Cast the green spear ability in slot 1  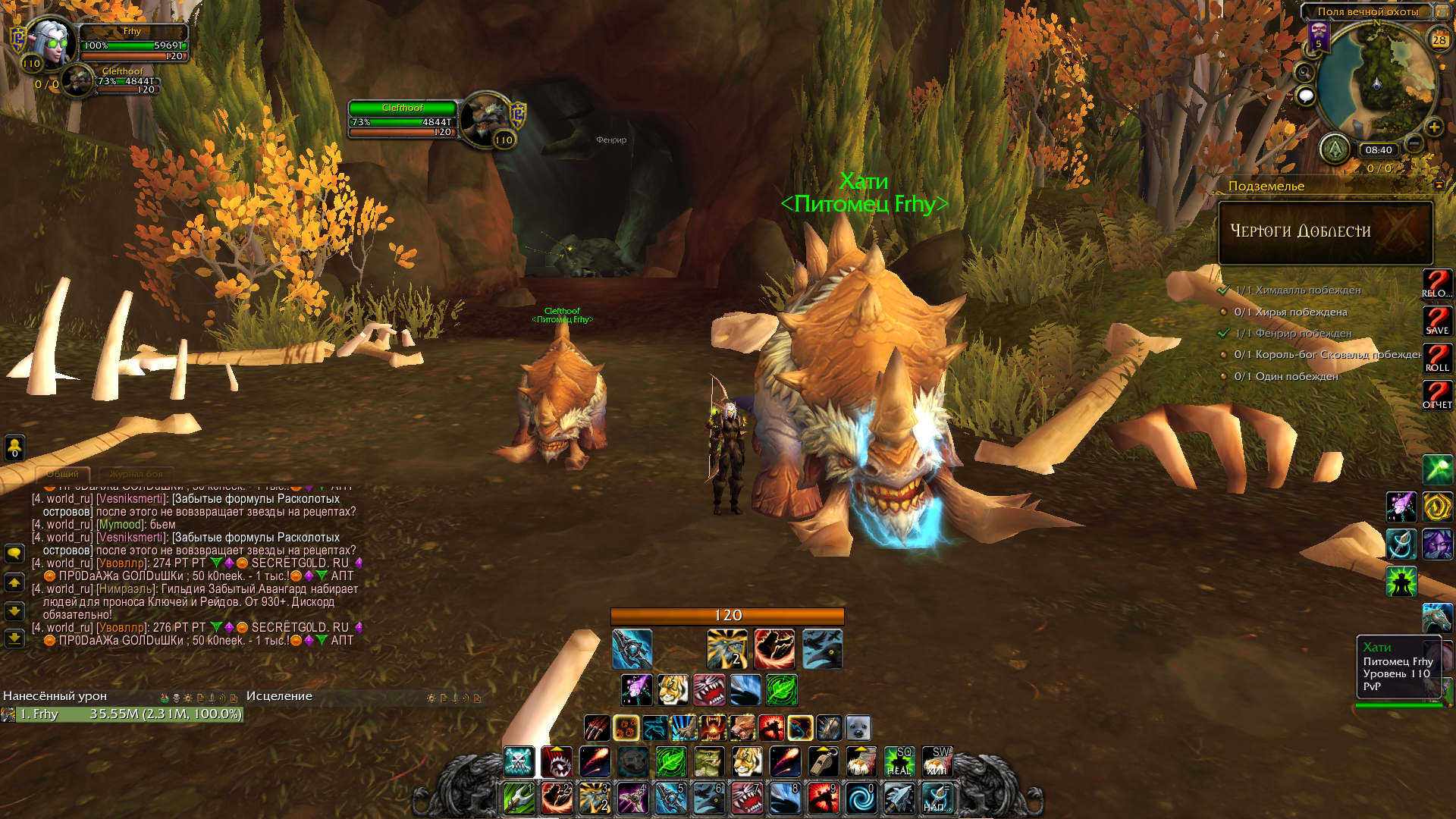point(519,799)
